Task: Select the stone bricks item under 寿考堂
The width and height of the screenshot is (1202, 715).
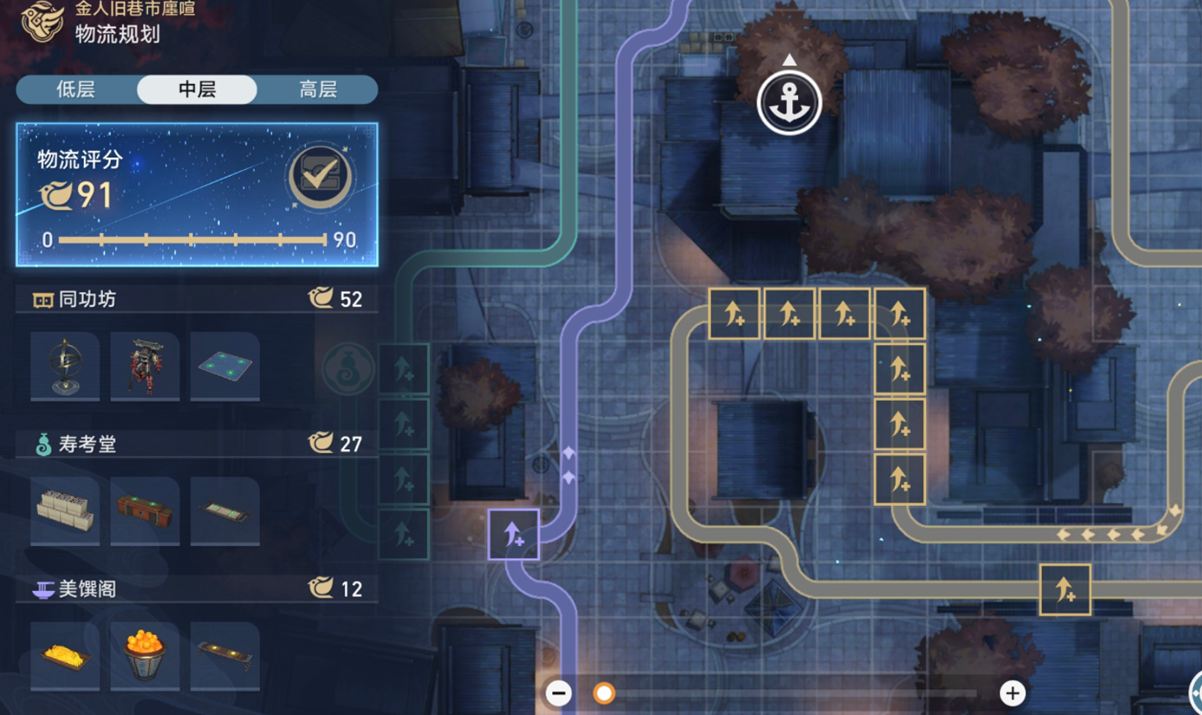Action: tap(65, 511)
